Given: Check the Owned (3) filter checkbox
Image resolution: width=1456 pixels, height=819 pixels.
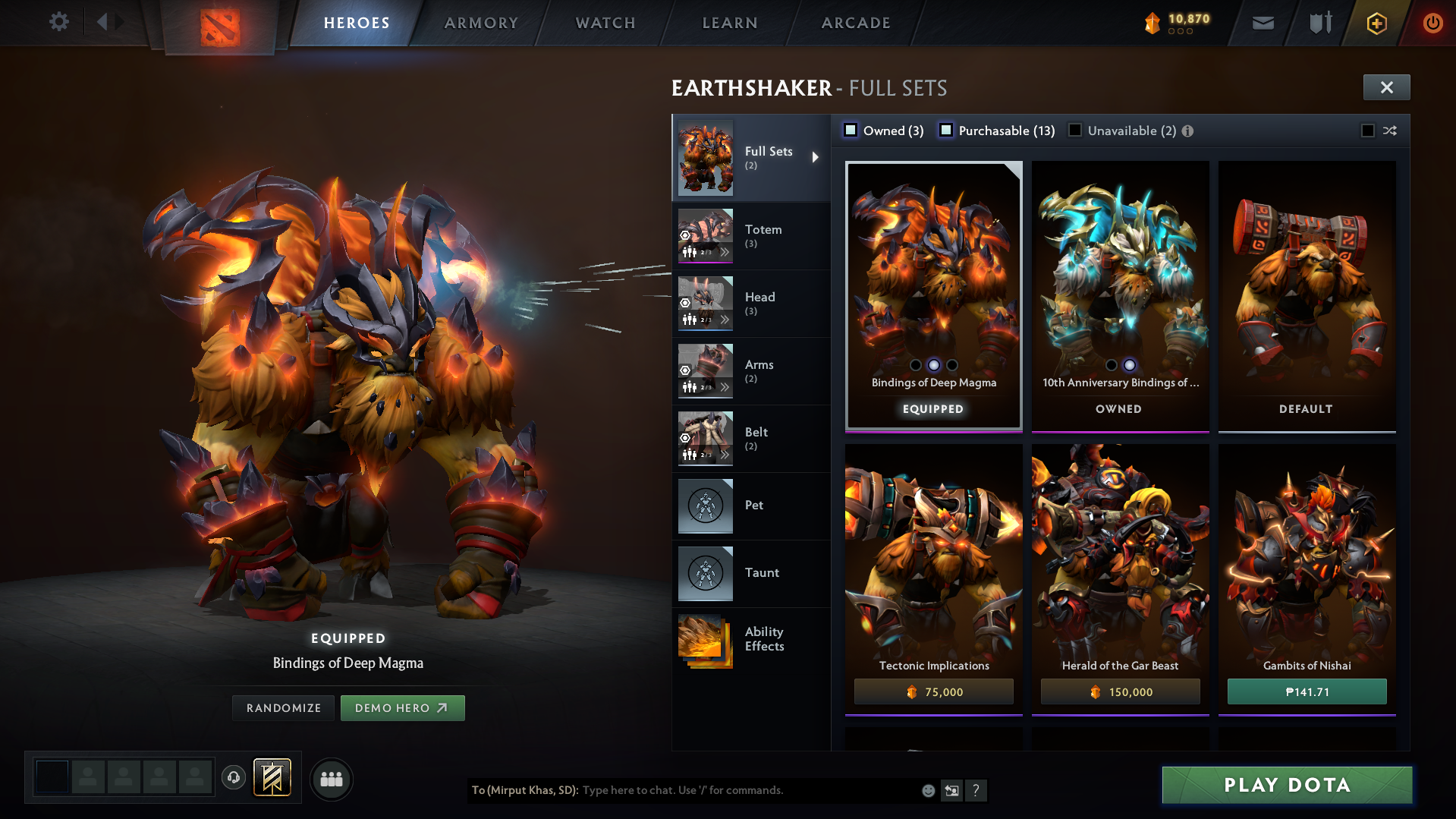Looking at the screenshot, I should click(x=850, y=131).
